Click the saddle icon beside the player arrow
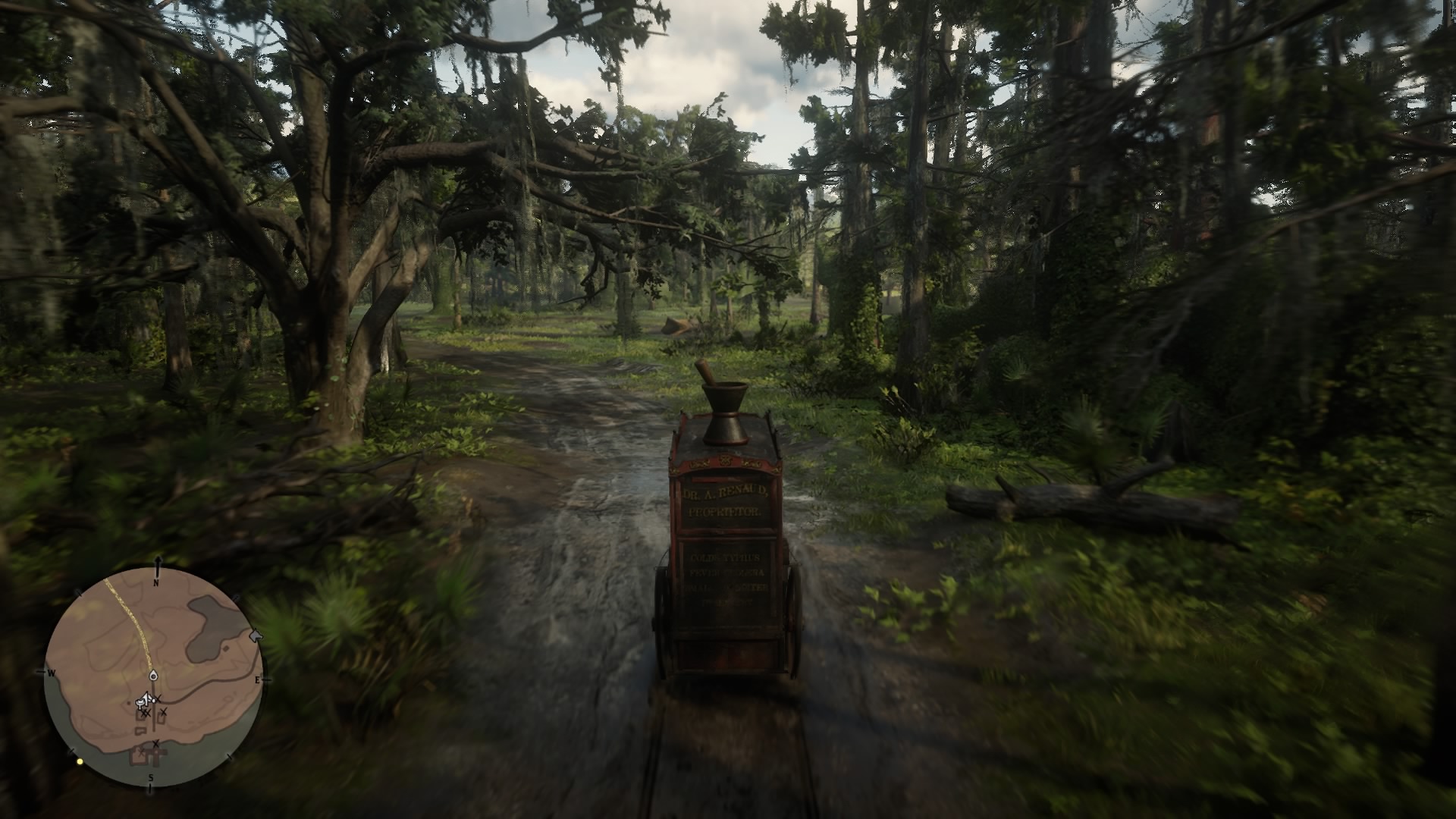Image resolution: width=1456 pixels, height=819 pixels. pos(140,704)
